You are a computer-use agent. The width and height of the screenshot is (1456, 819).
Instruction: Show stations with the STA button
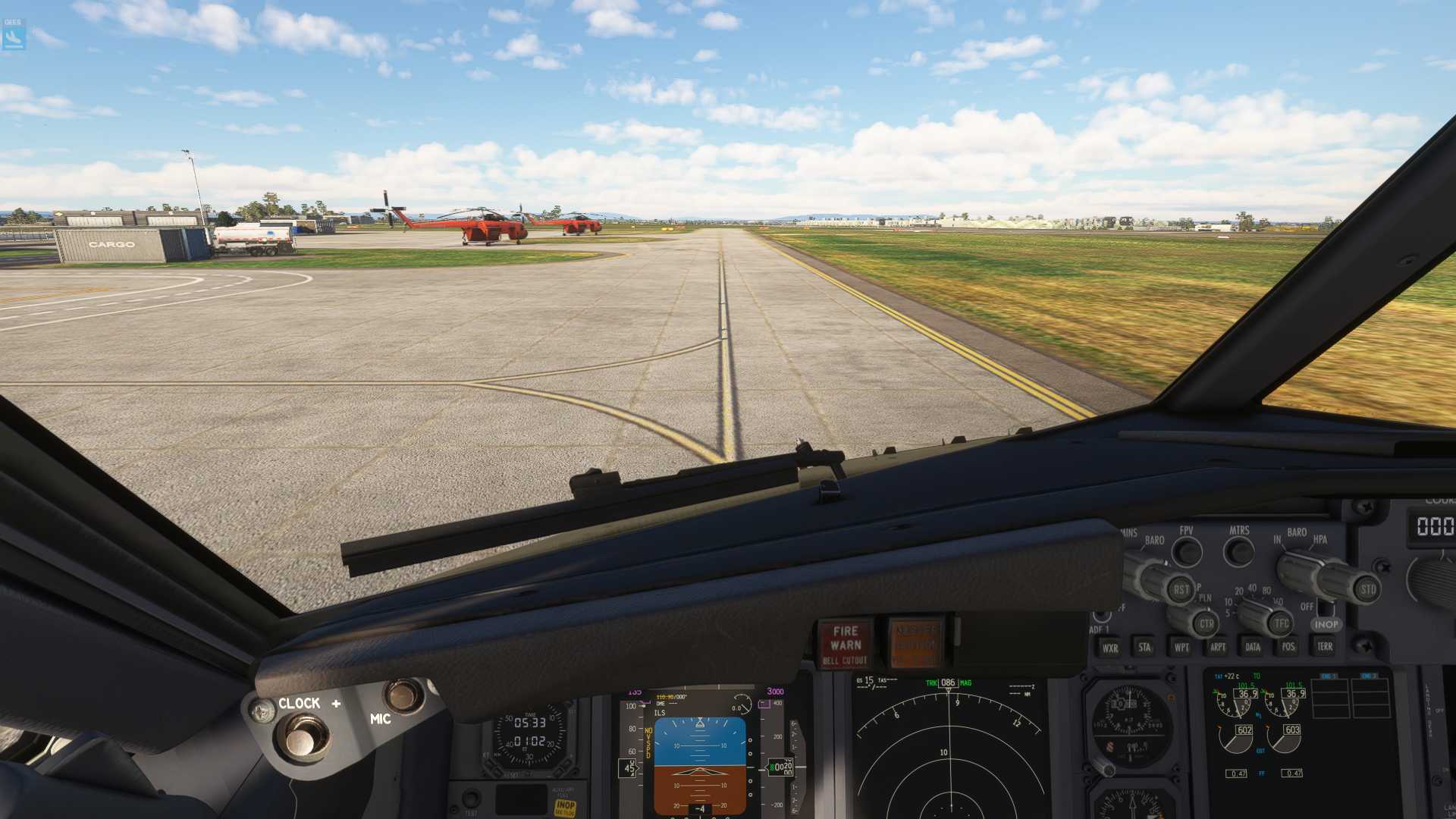point(1144,647)
